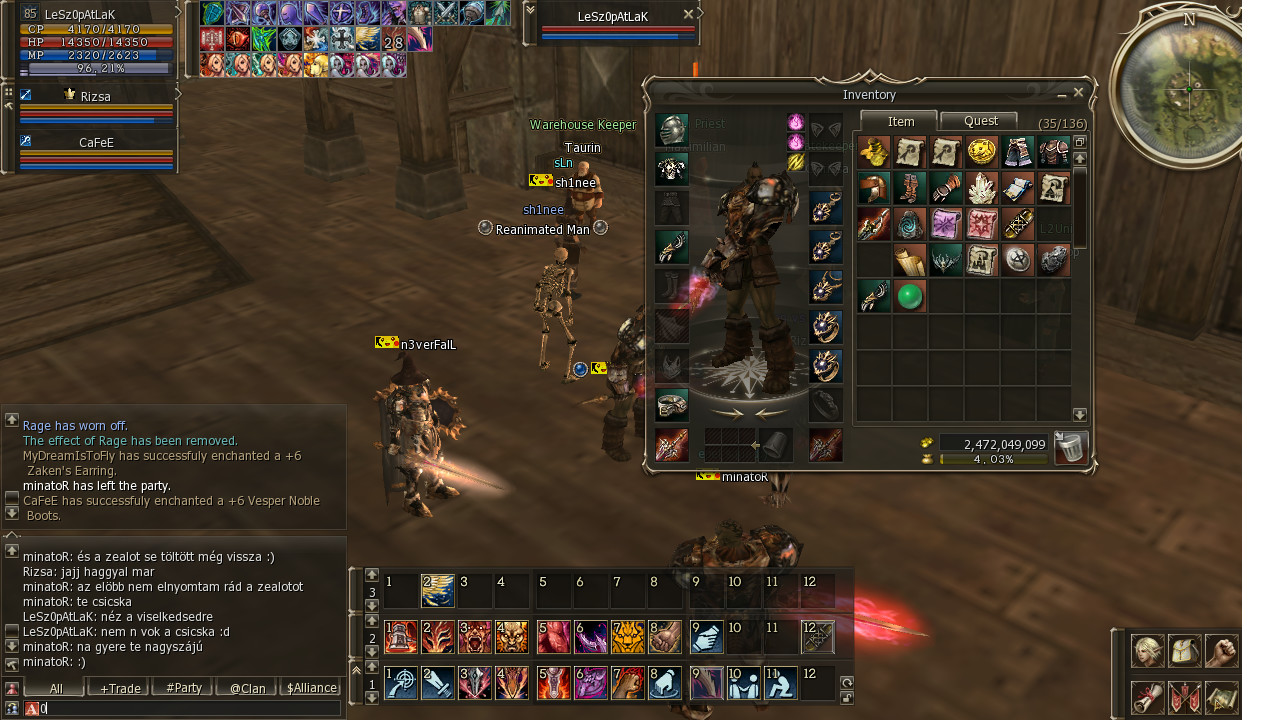Select the gold coin item in inventory

click(981, 152)
